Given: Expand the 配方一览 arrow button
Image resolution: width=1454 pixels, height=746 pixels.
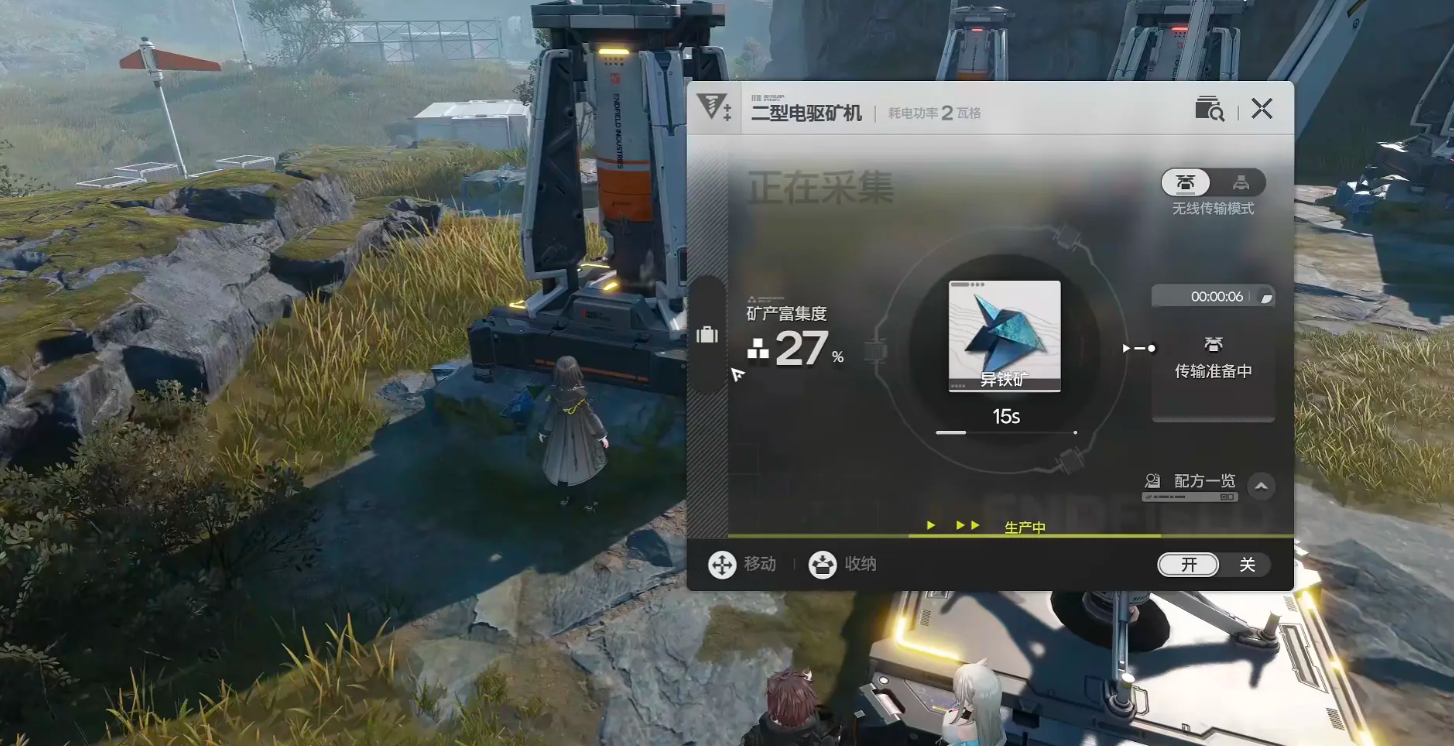Looking at the screenshot, I should 1261,486.
